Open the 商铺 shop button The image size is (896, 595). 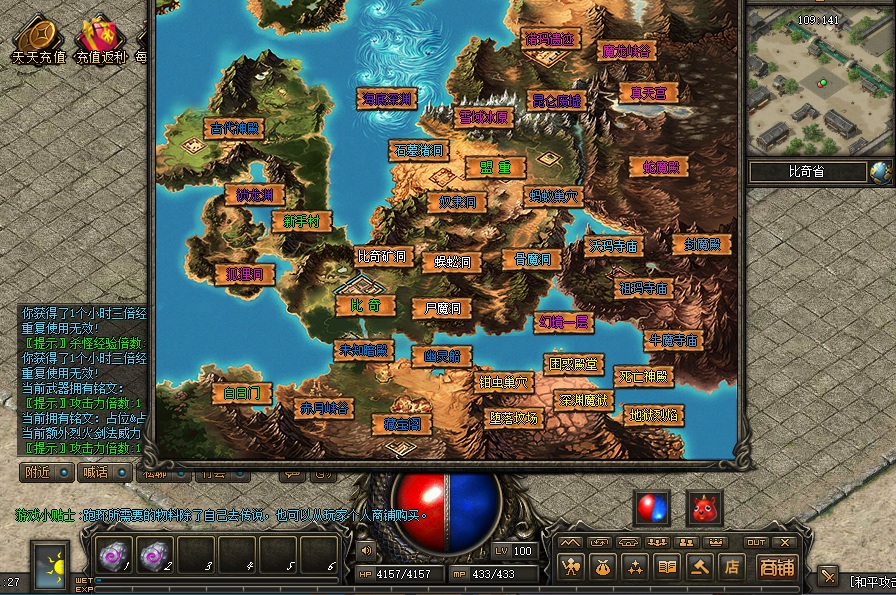(774, 567)
